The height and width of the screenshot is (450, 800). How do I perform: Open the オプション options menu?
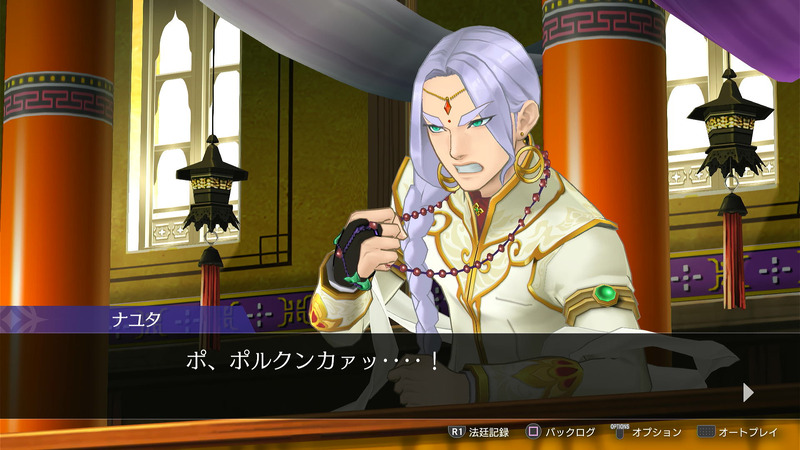coord(648,432)
